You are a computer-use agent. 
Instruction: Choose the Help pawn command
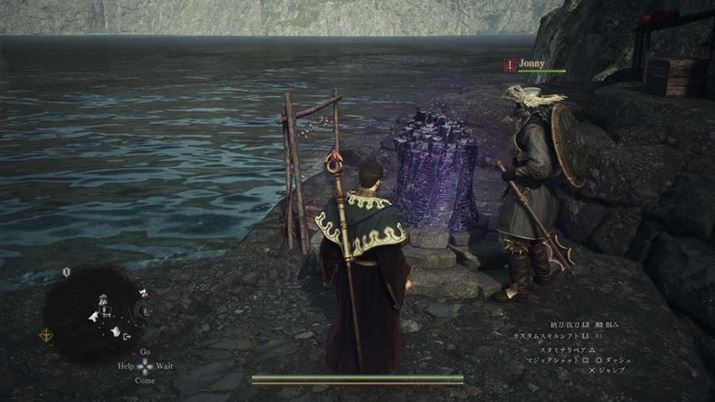click(x=126, y=366)
